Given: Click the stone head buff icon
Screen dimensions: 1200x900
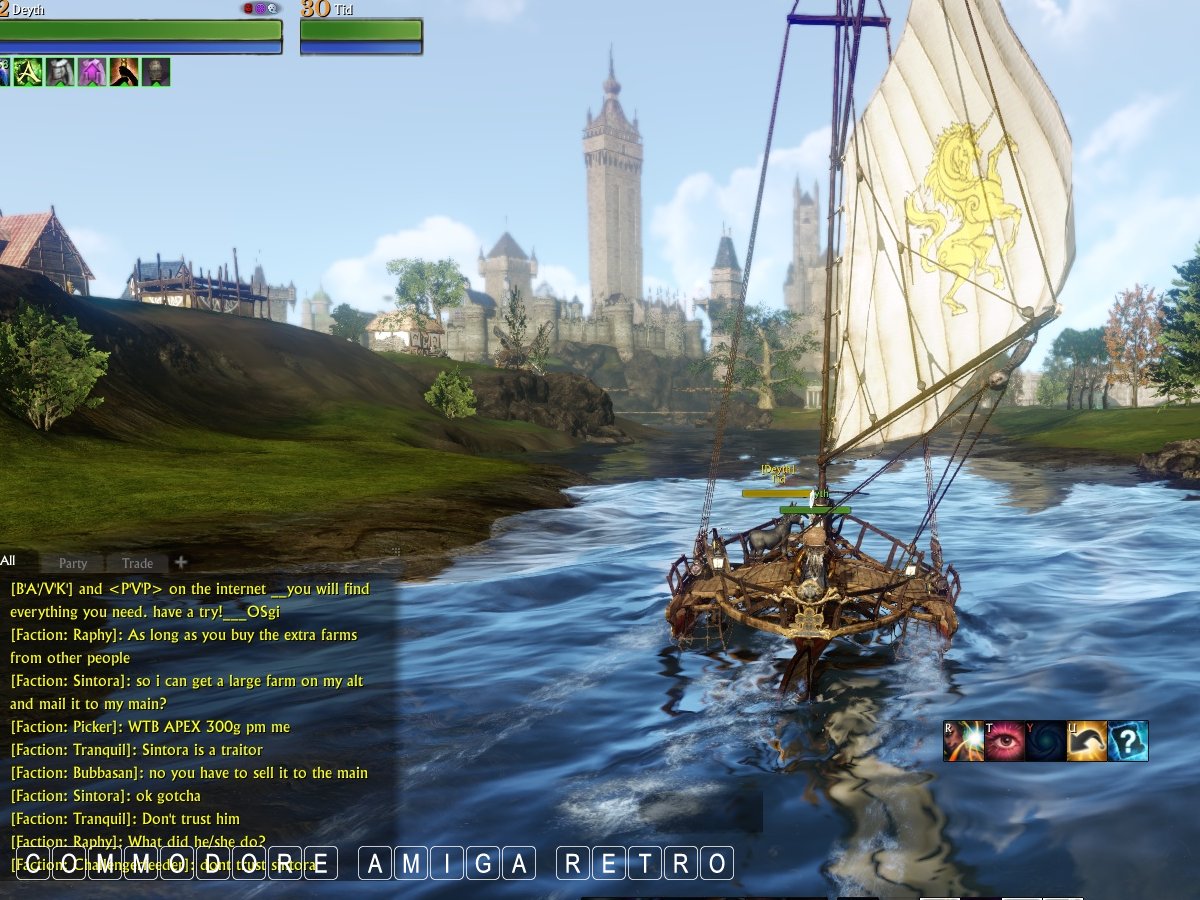Looking at the screenshot, I should (x=155, y=72).
